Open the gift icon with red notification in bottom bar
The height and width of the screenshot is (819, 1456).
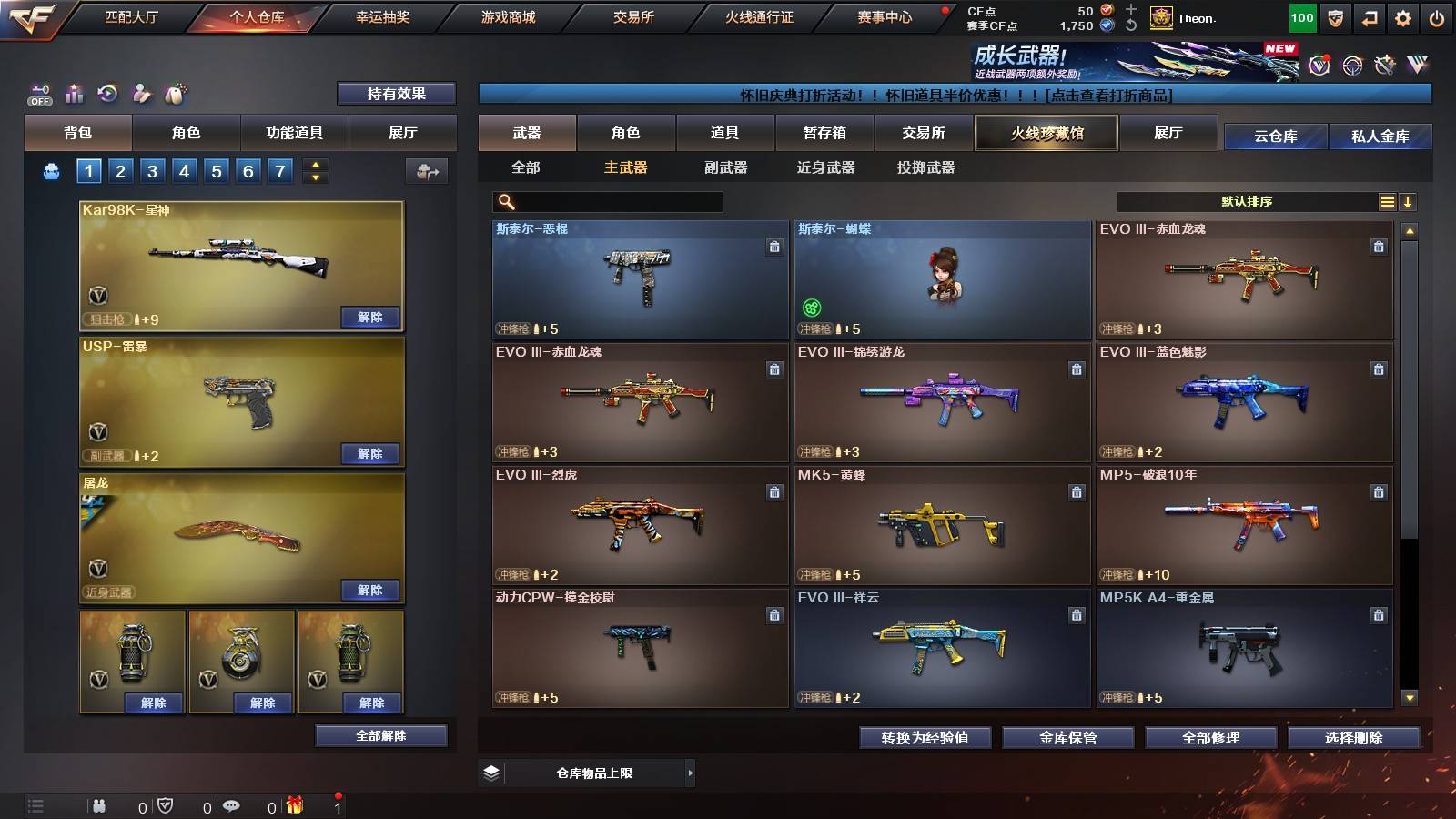294,806
